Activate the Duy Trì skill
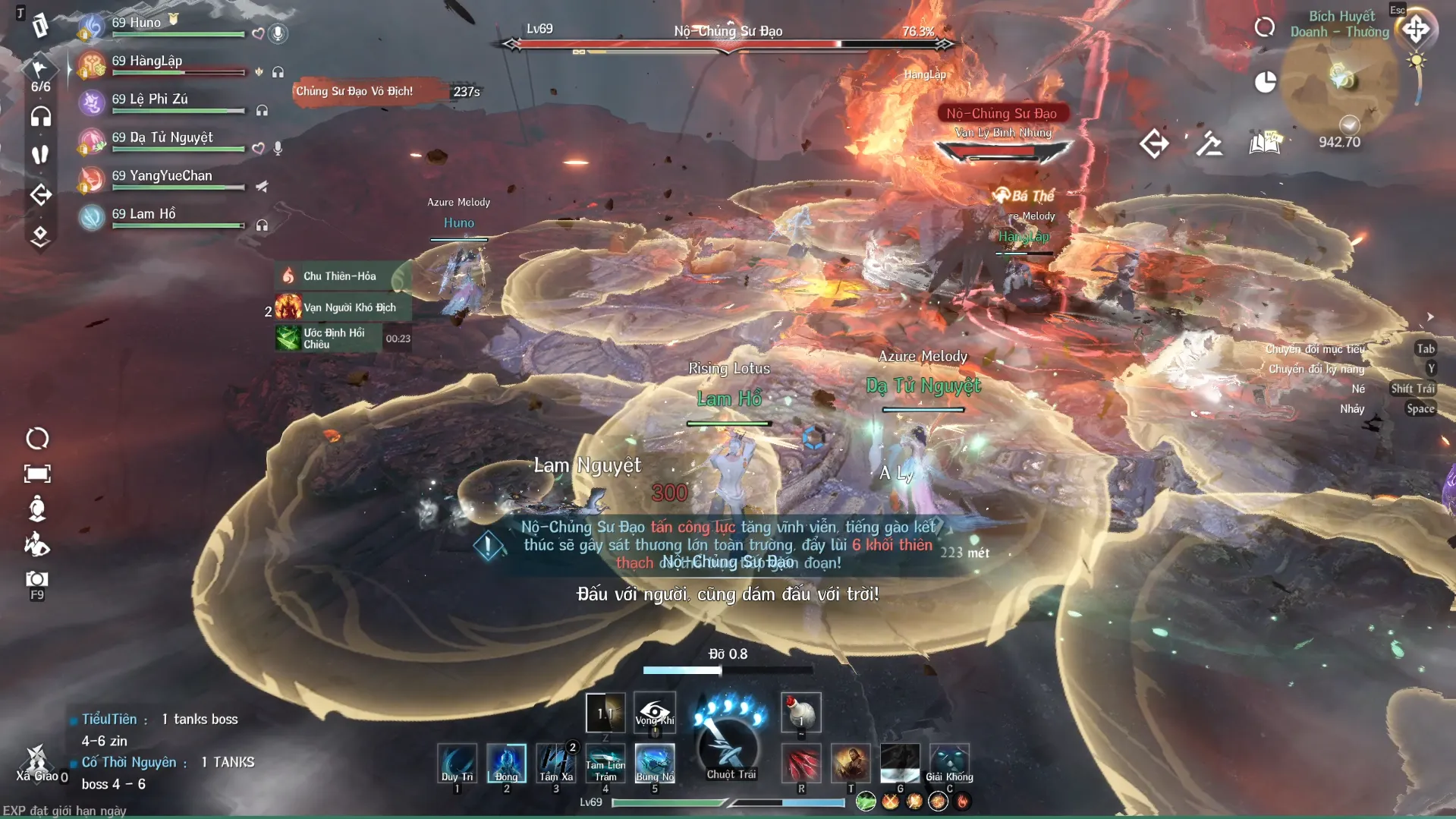This screenshot has width=1456, height=819. 457,762
